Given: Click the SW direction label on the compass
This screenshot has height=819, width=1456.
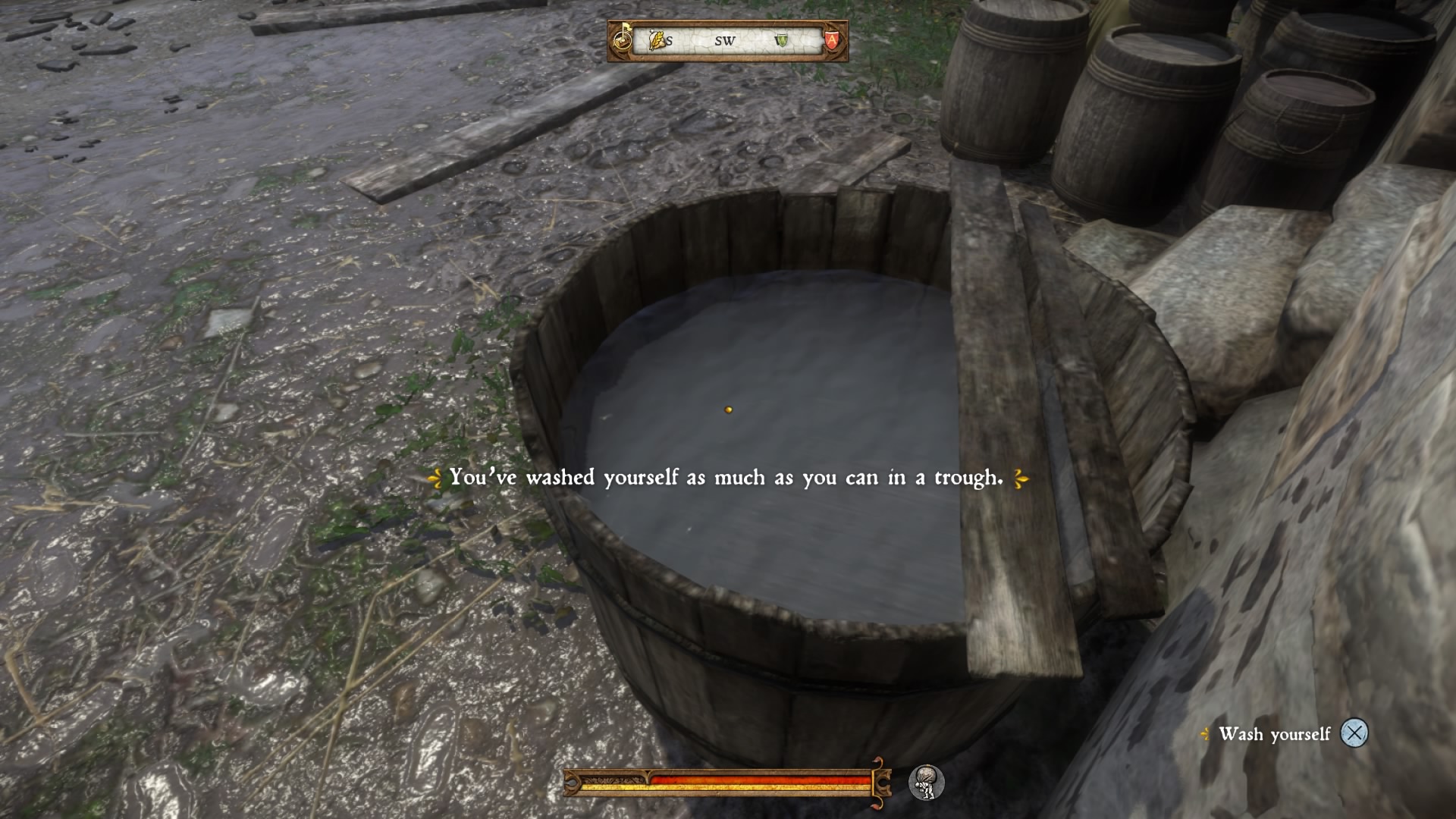Looking at the screenshot, I should pyautogui.click(x=724, y=42).
